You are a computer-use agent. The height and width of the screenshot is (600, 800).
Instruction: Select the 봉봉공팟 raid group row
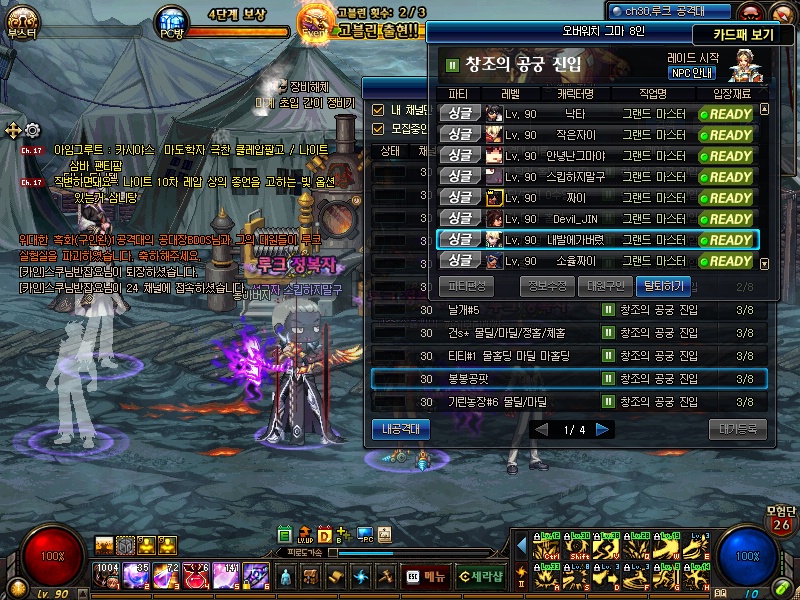(x=569, y=379)
